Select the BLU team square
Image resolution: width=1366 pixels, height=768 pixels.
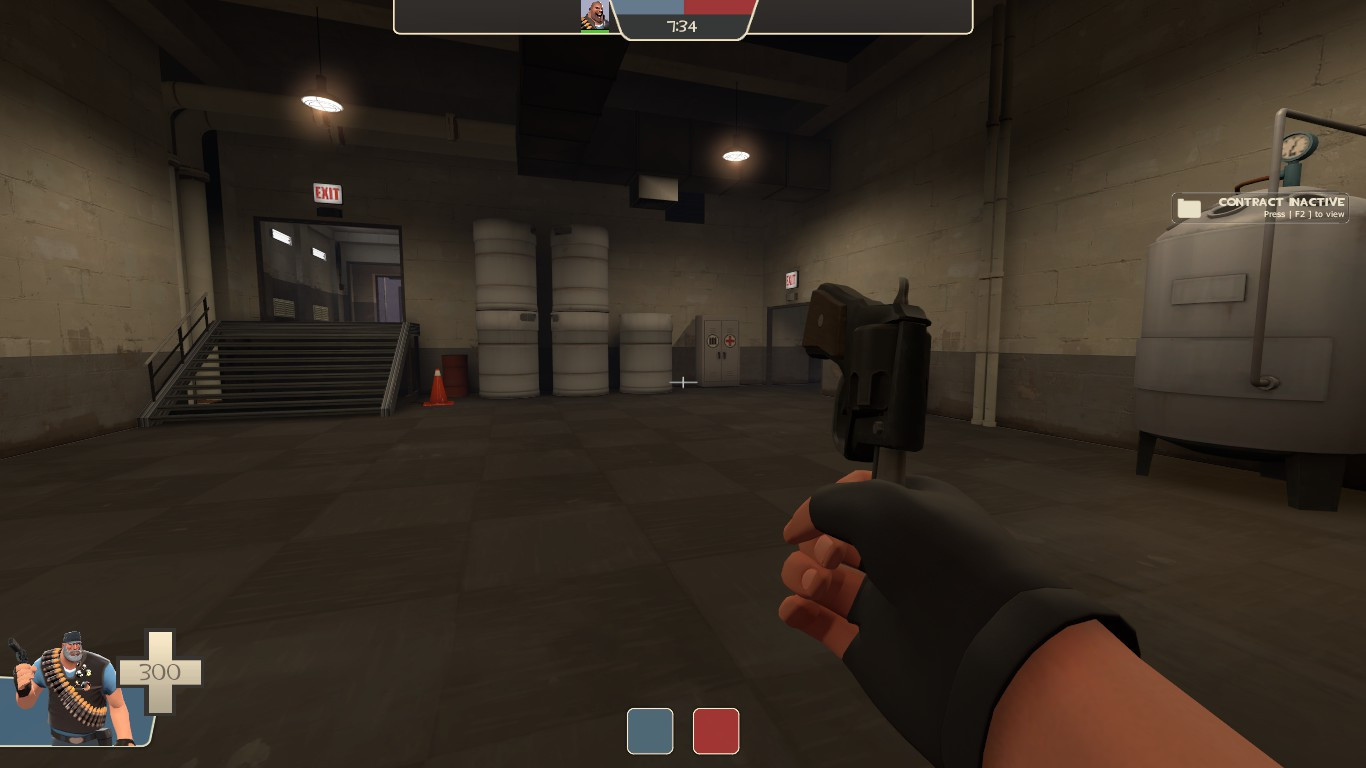click(x=650, y=731)
